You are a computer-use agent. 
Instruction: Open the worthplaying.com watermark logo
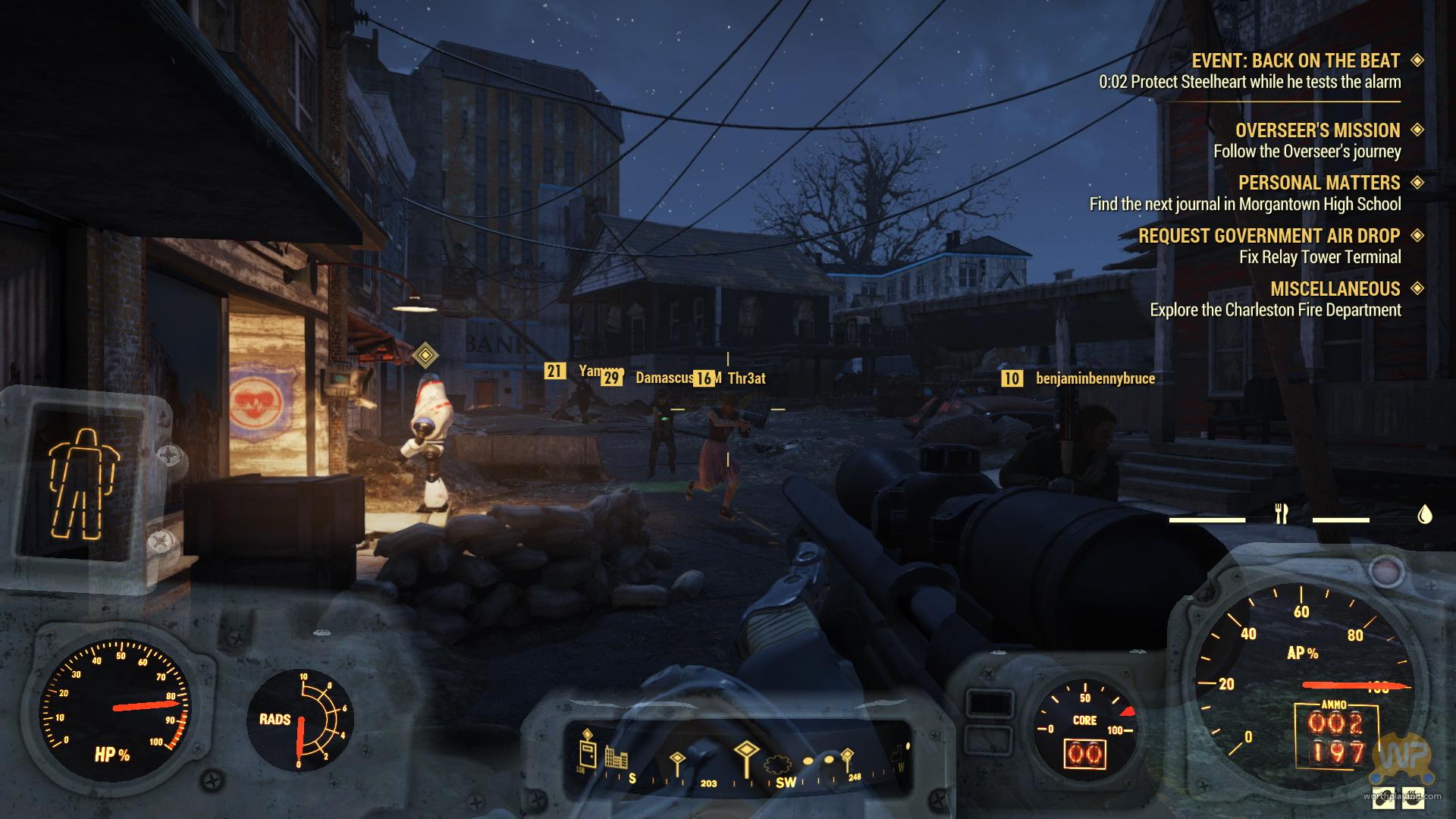coord(1404,767)
